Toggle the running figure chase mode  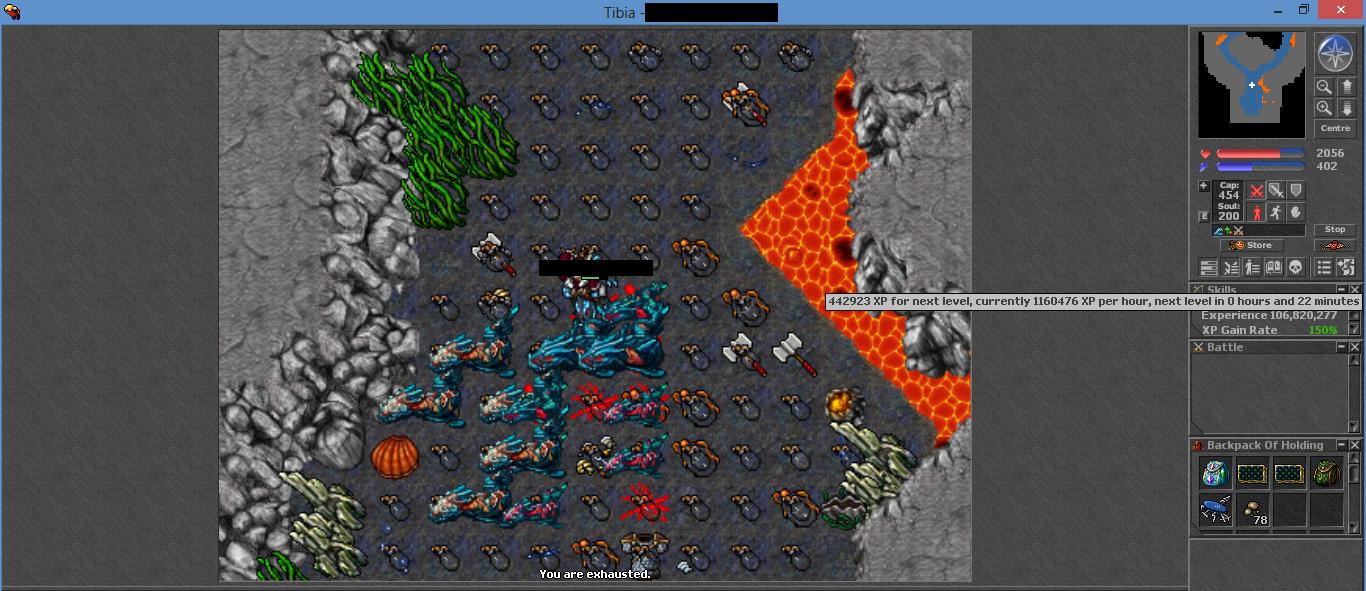click(x=1276, y=212)
